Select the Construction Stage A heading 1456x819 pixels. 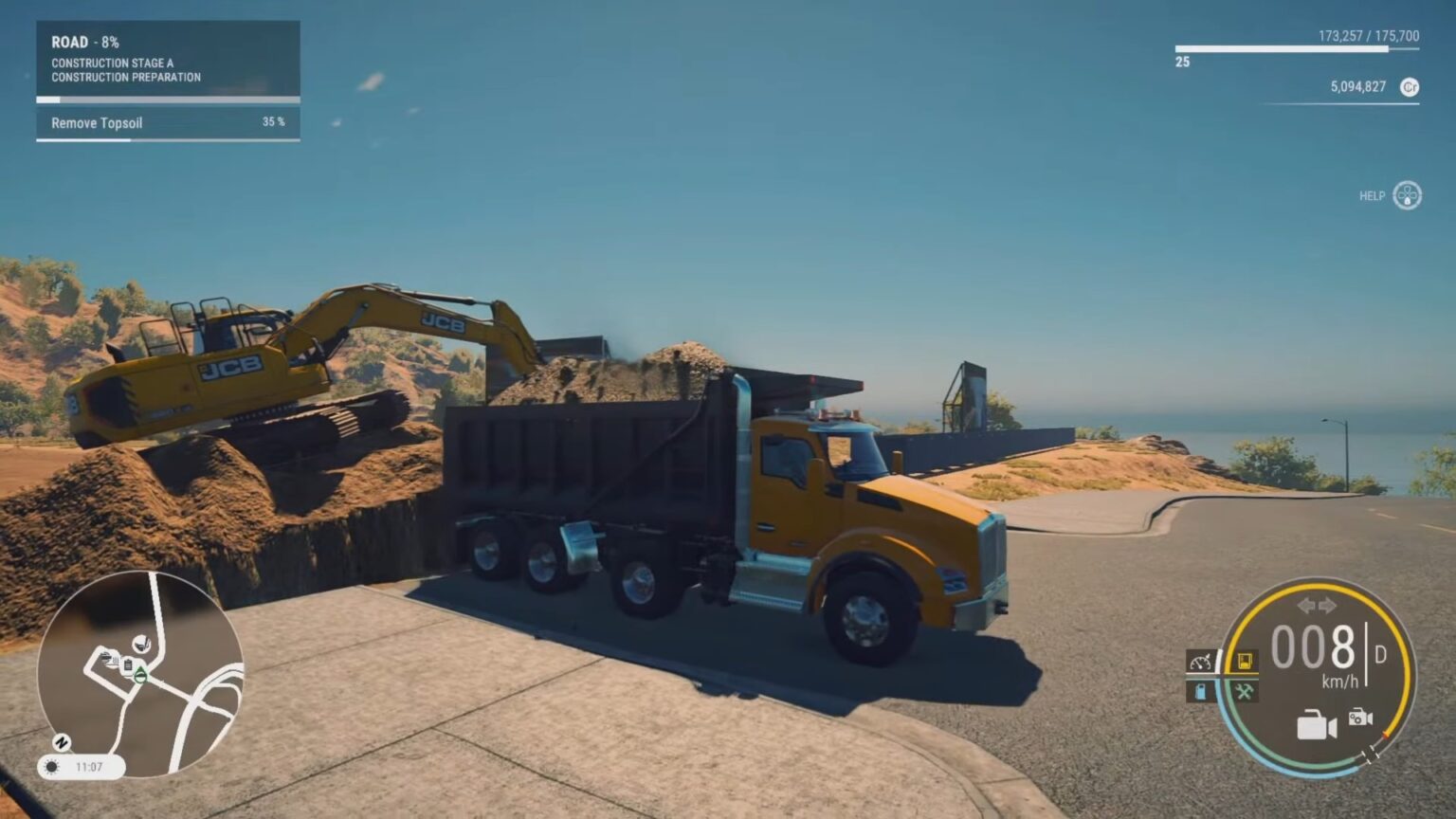click(x=114, y=64)
